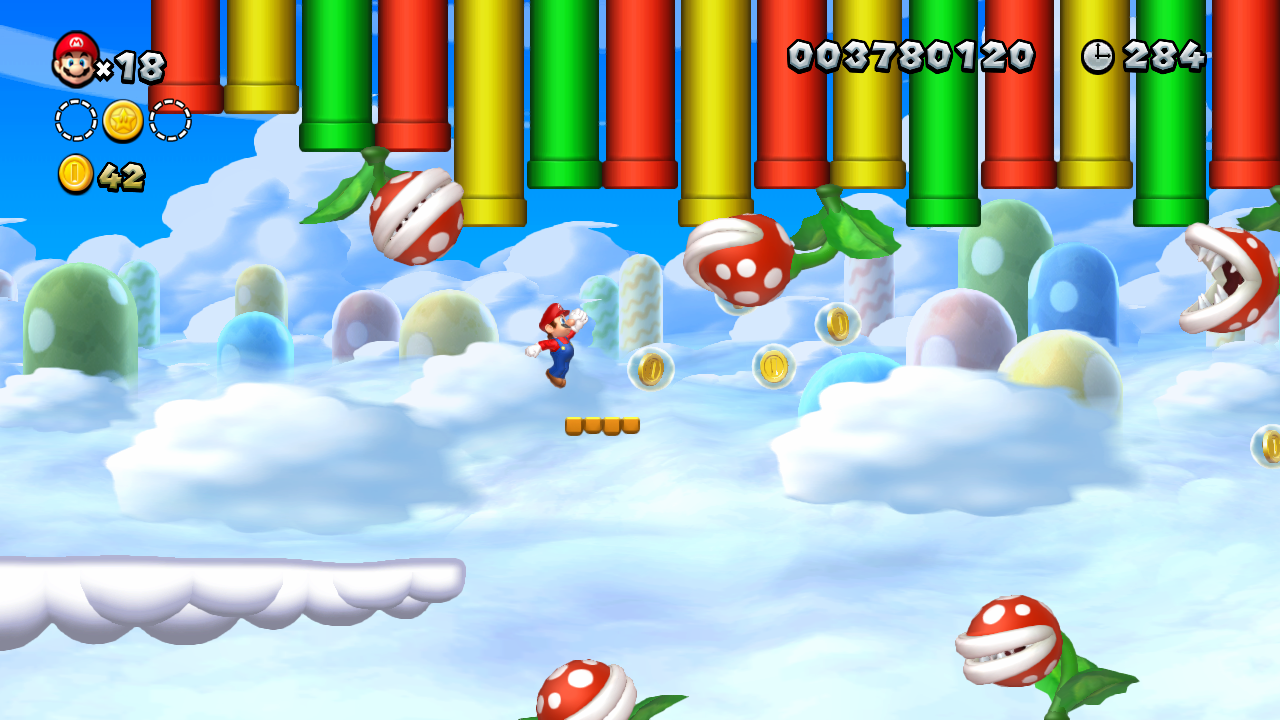Click the timer value 284

click(x=1165, y=57)
